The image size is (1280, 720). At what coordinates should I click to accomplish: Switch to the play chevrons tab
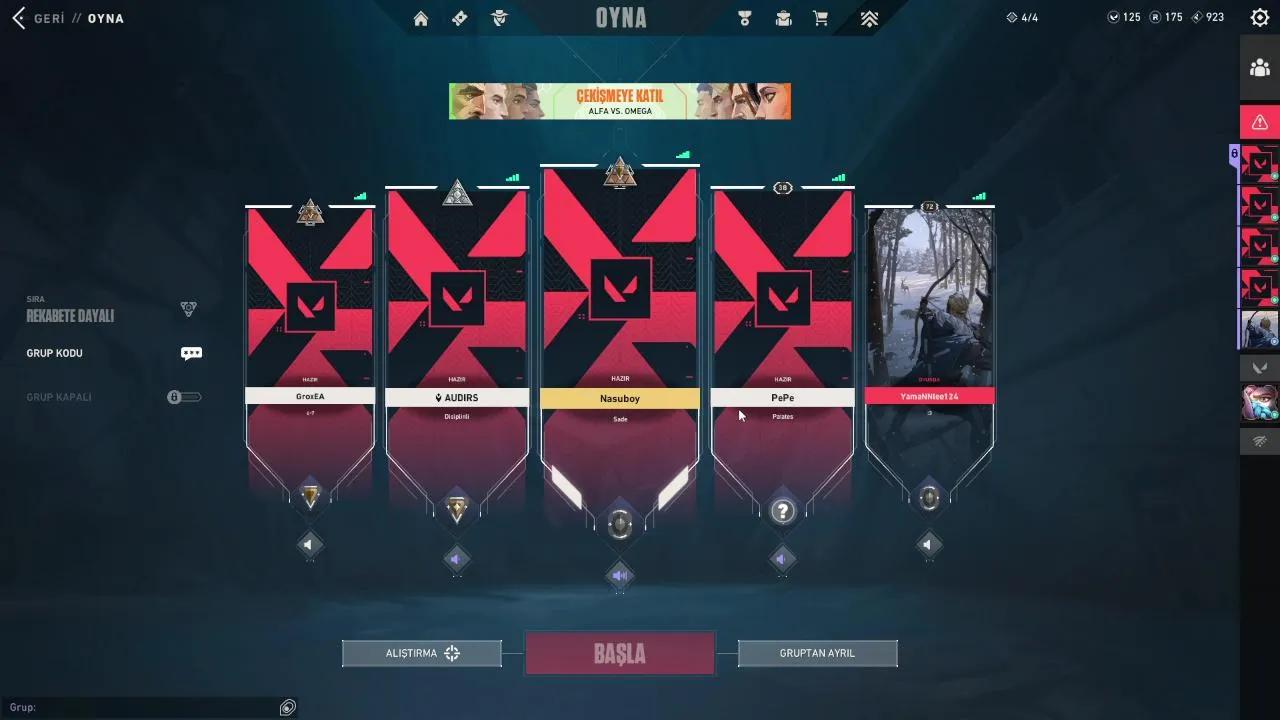tap(869, 17)
